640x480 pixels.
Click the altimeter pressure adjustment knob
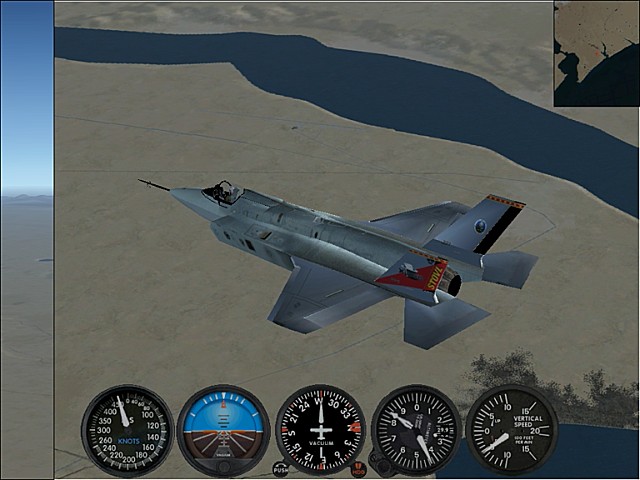[379, 463]
